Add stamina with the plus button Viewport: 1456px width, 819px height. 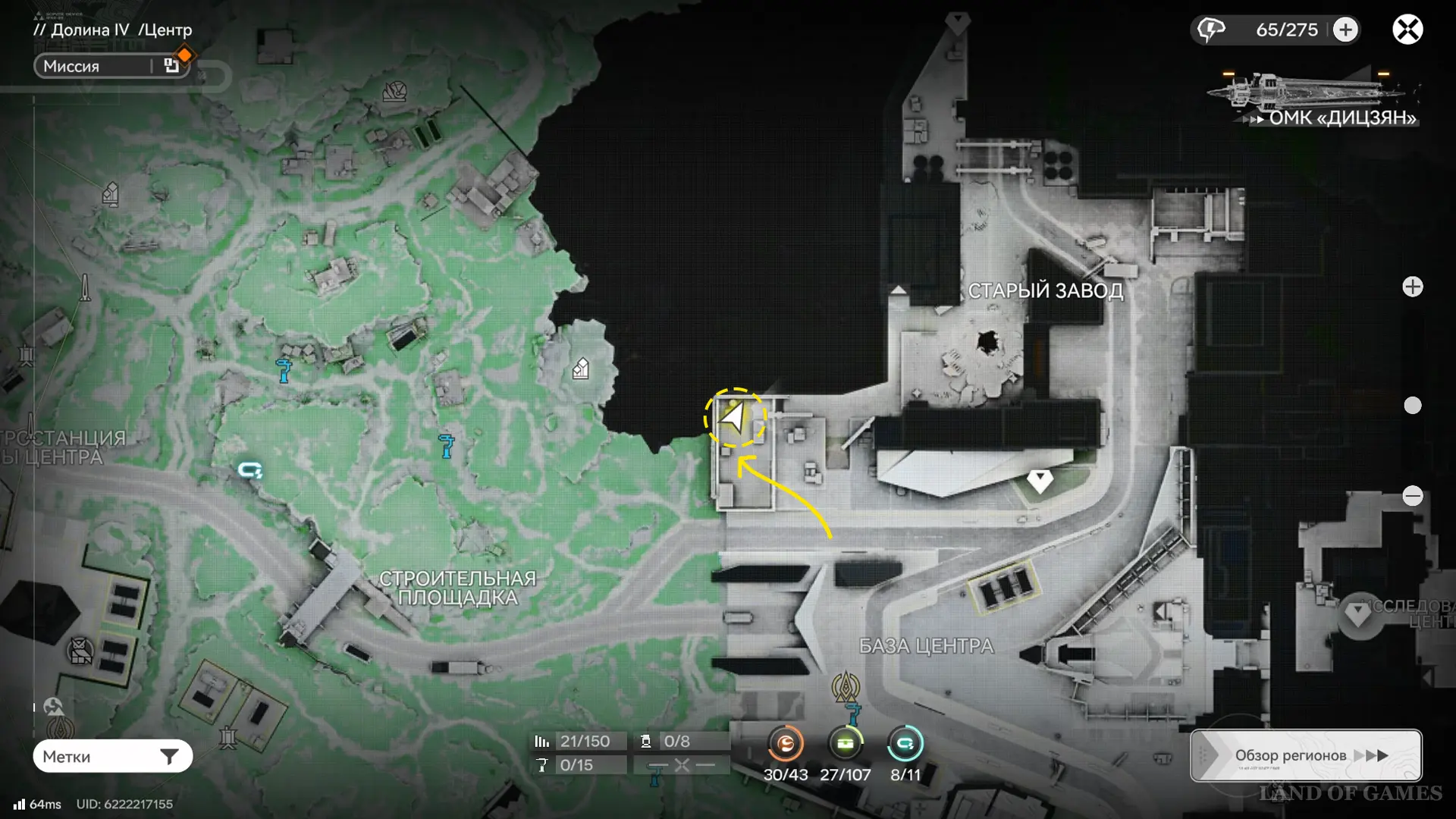[1346, 30]
